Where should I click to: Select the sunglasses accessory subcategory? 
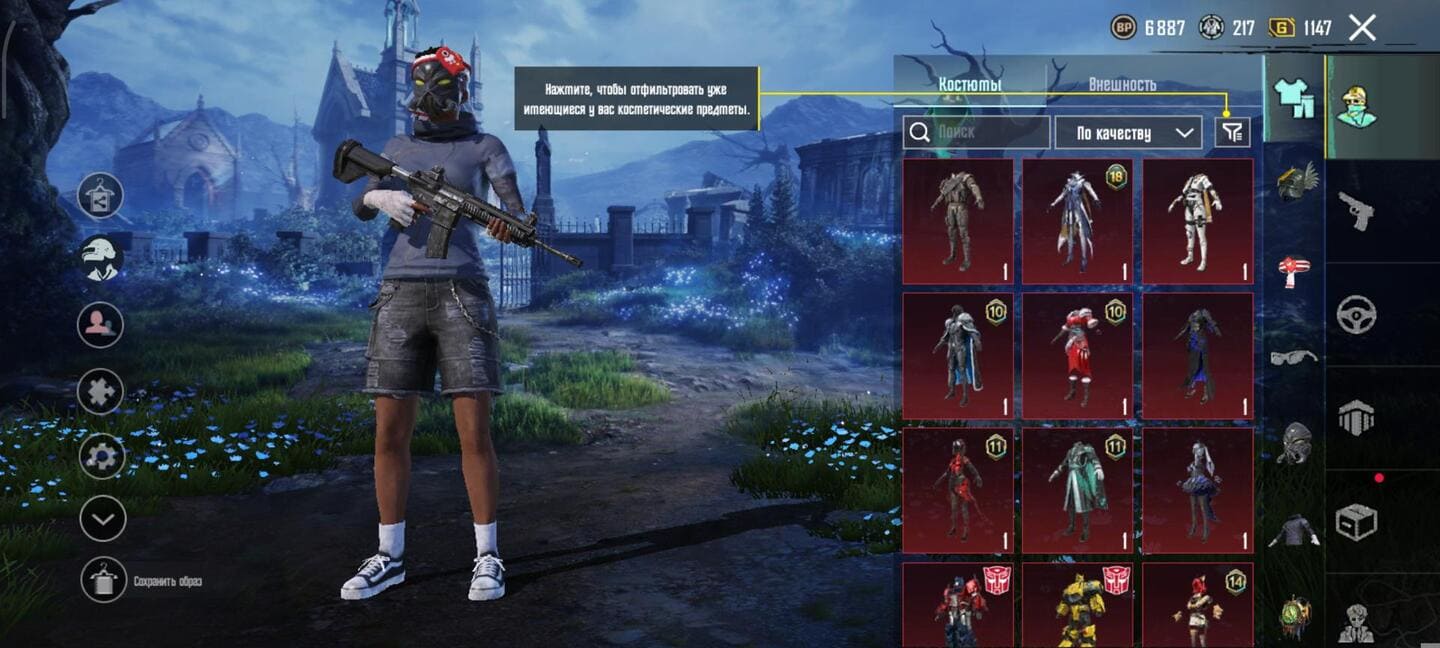pyautogui.click(x=1294, y=357)
